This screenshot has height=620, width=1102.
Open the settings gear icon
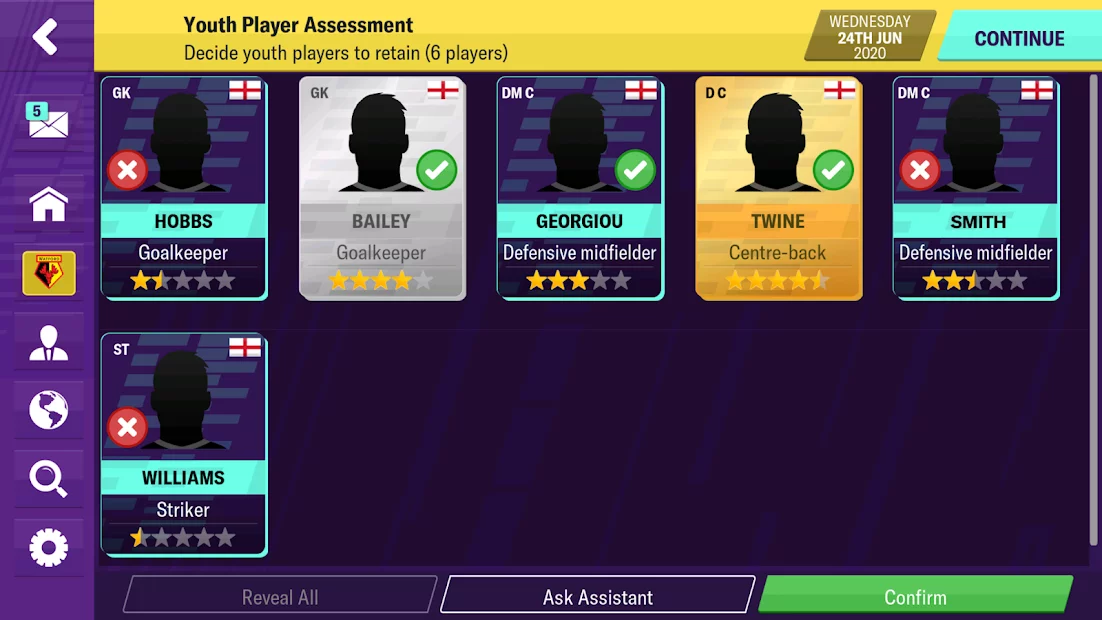[48, 547]
